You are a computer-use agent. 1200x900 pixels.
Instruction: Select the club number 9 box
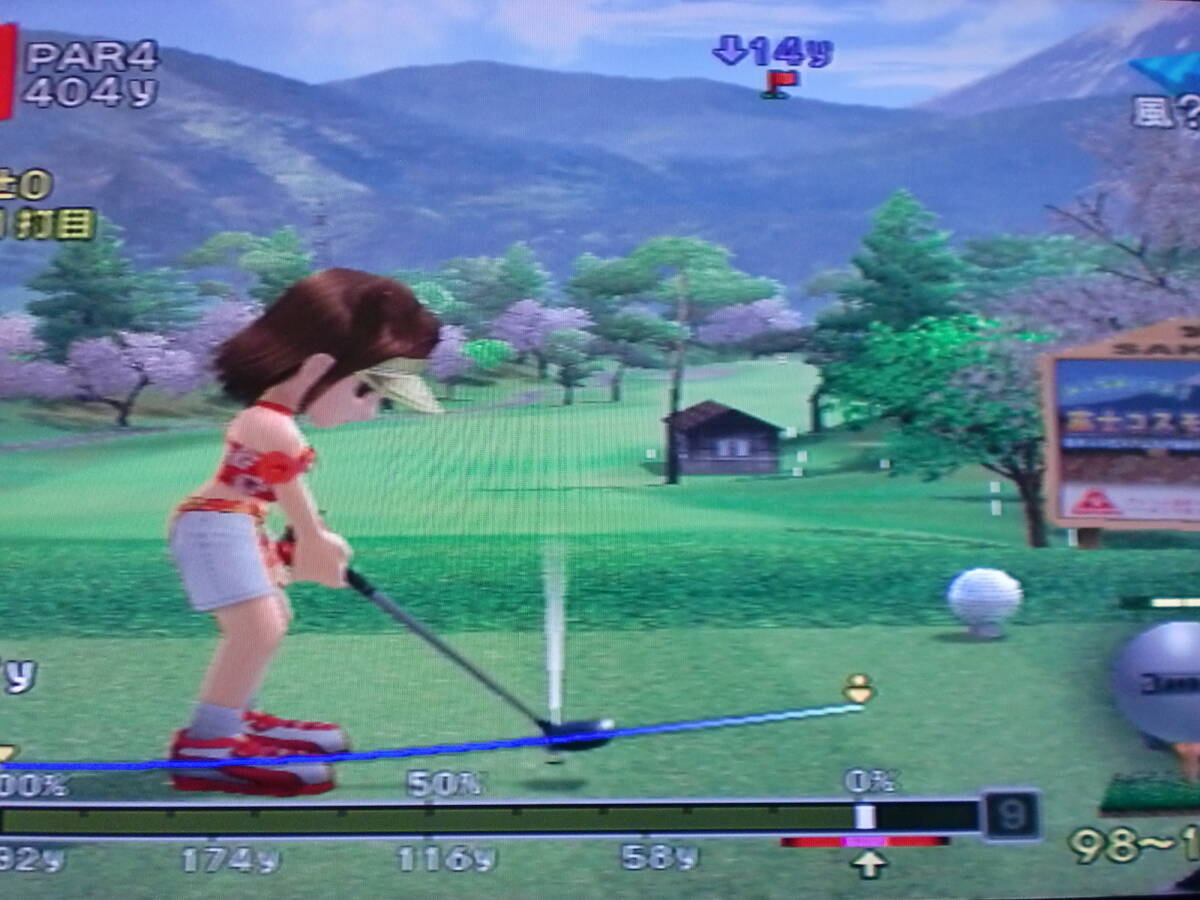pyautogui.click(x=1011, y=816)
